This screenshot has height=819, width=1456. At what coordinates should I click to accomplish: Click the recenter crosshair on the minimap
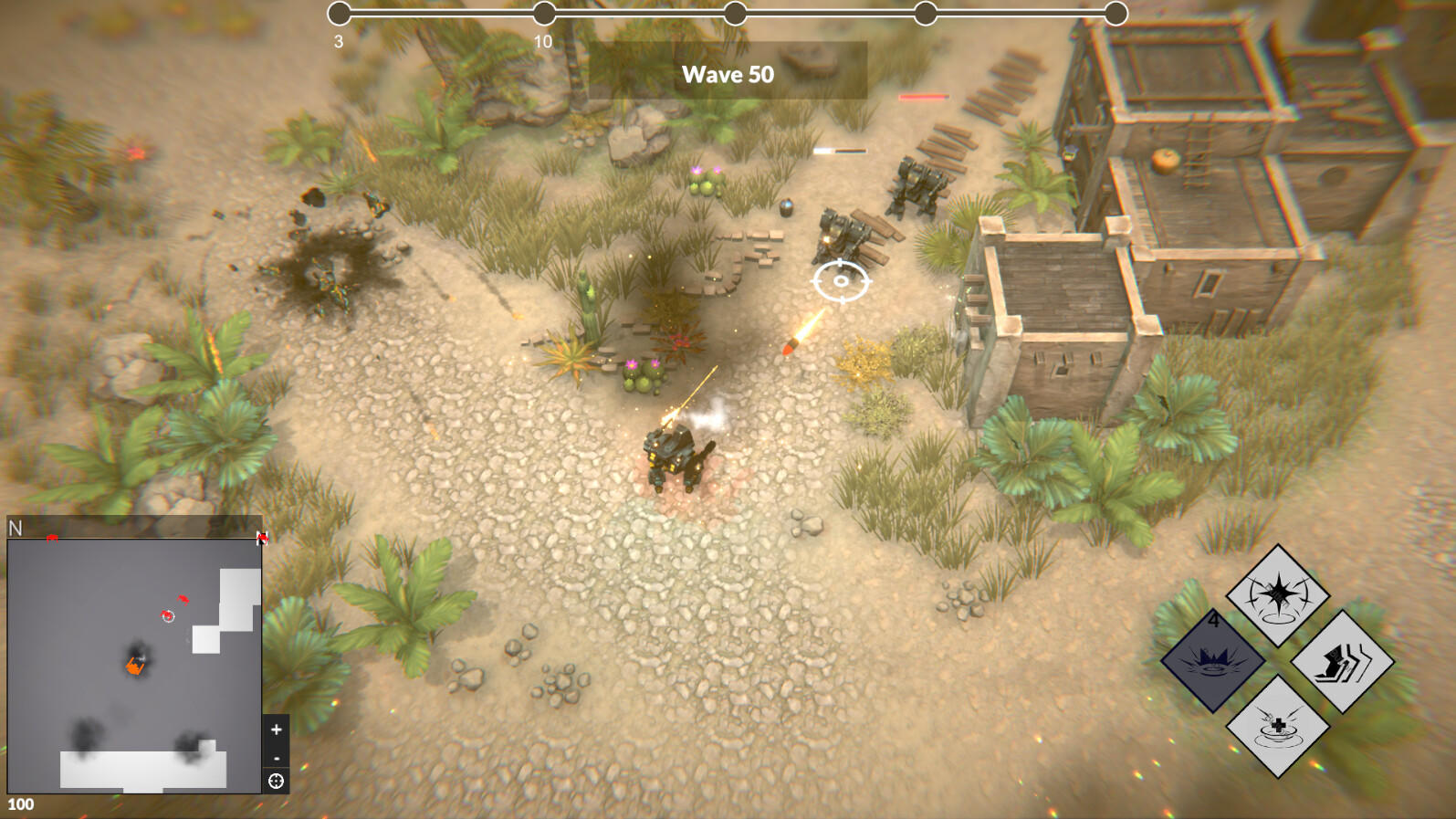coord(277,782)
